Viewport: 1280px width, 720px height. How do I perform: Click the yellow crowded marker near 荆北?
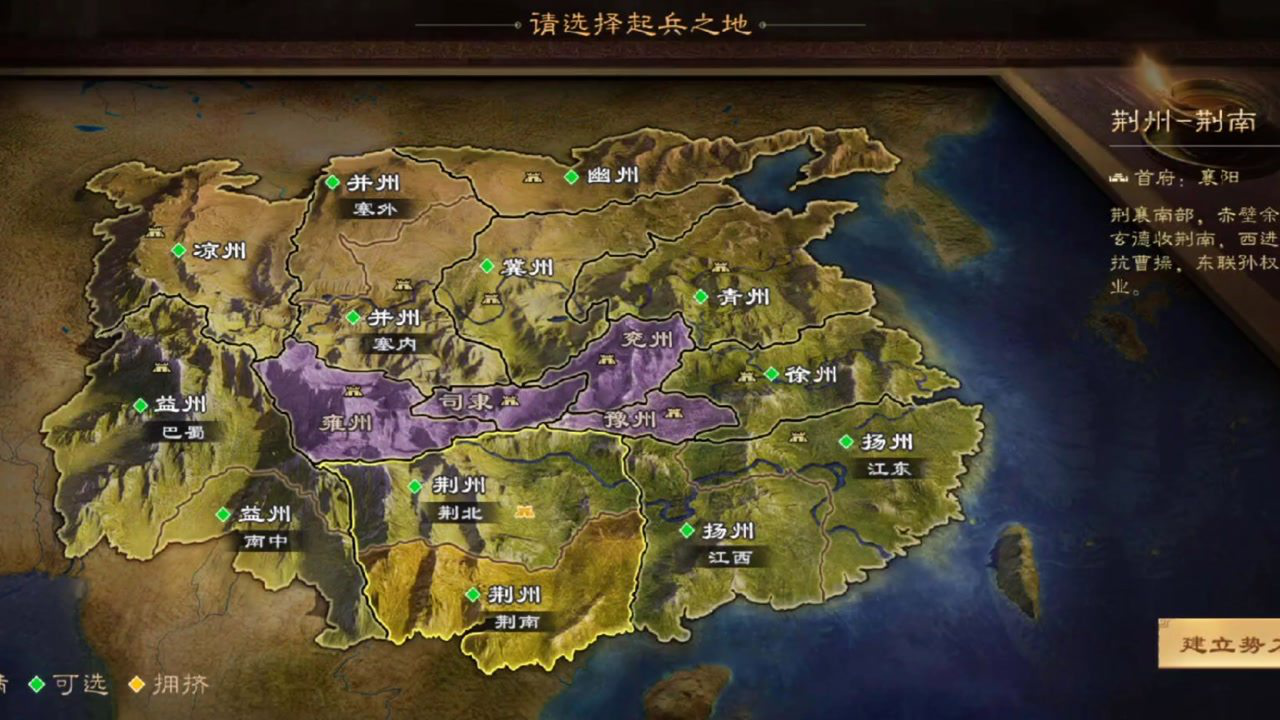tap(525, 511)
